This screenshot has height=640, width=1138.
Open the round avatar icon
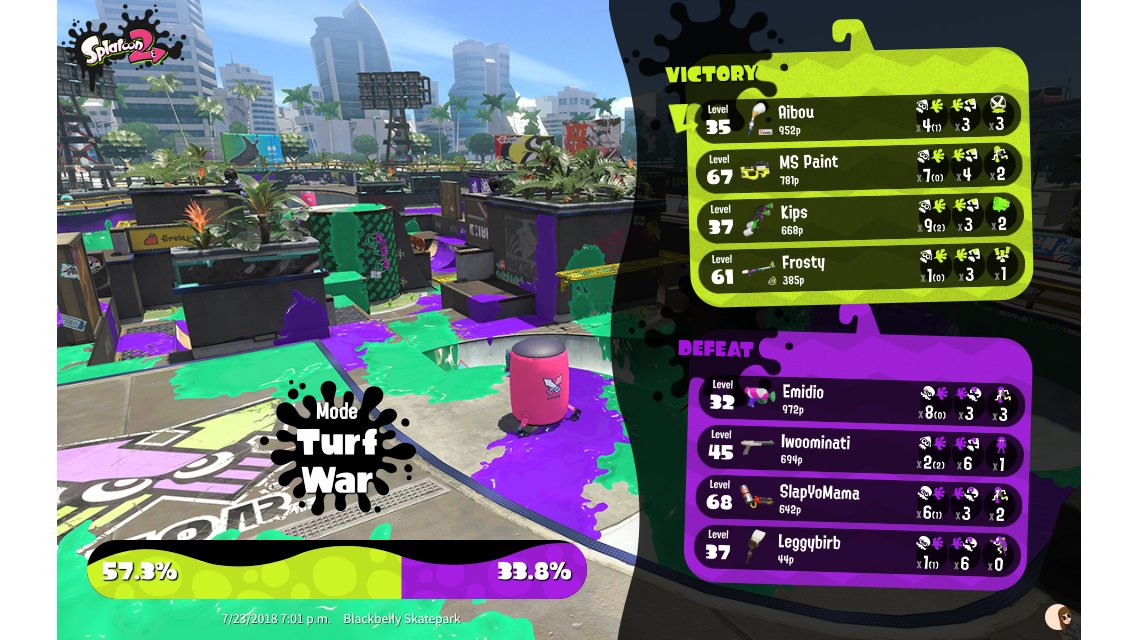coord(1056,616)
